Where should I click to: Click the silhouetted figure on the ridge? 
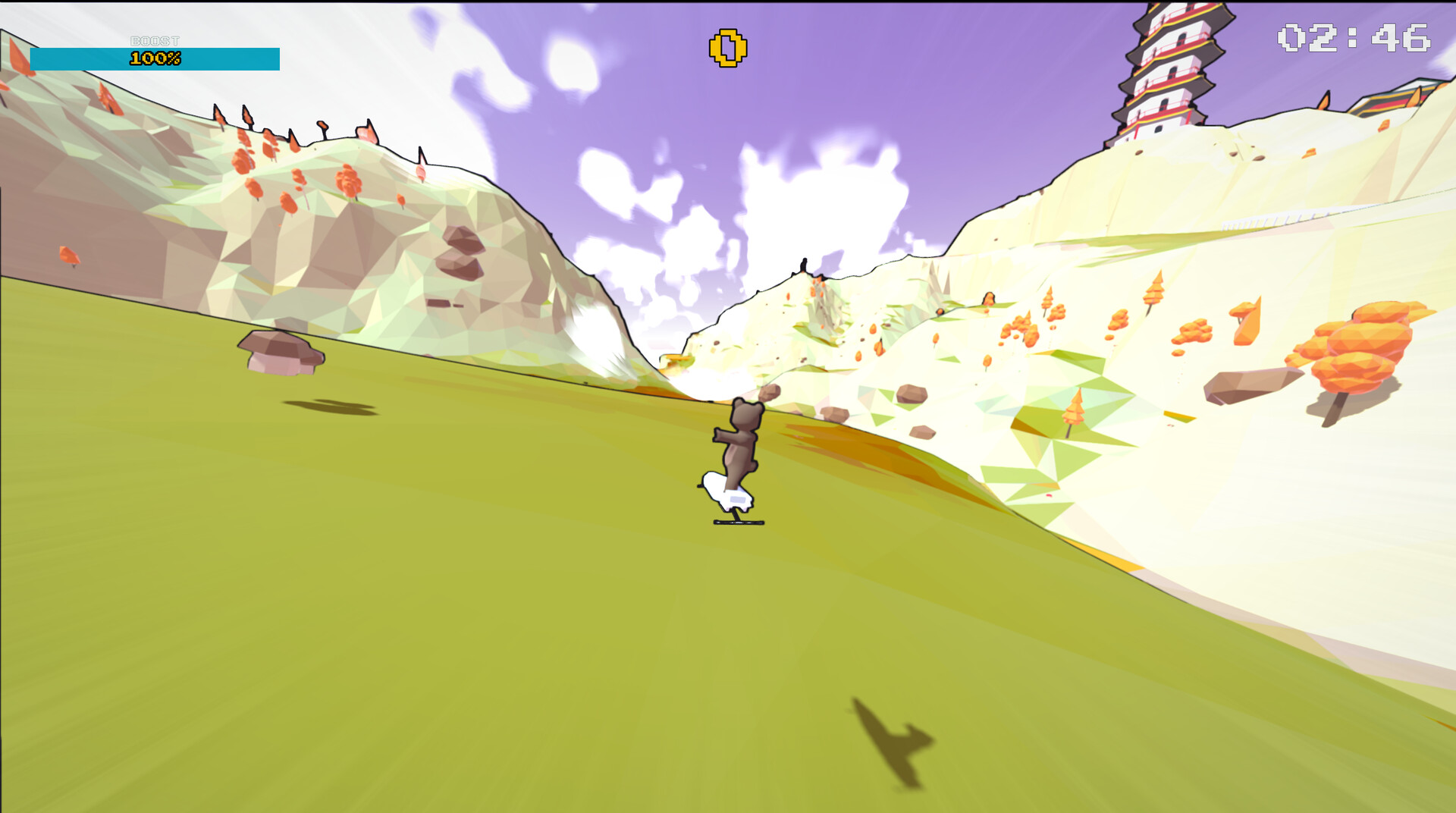(x=804, y=265)
